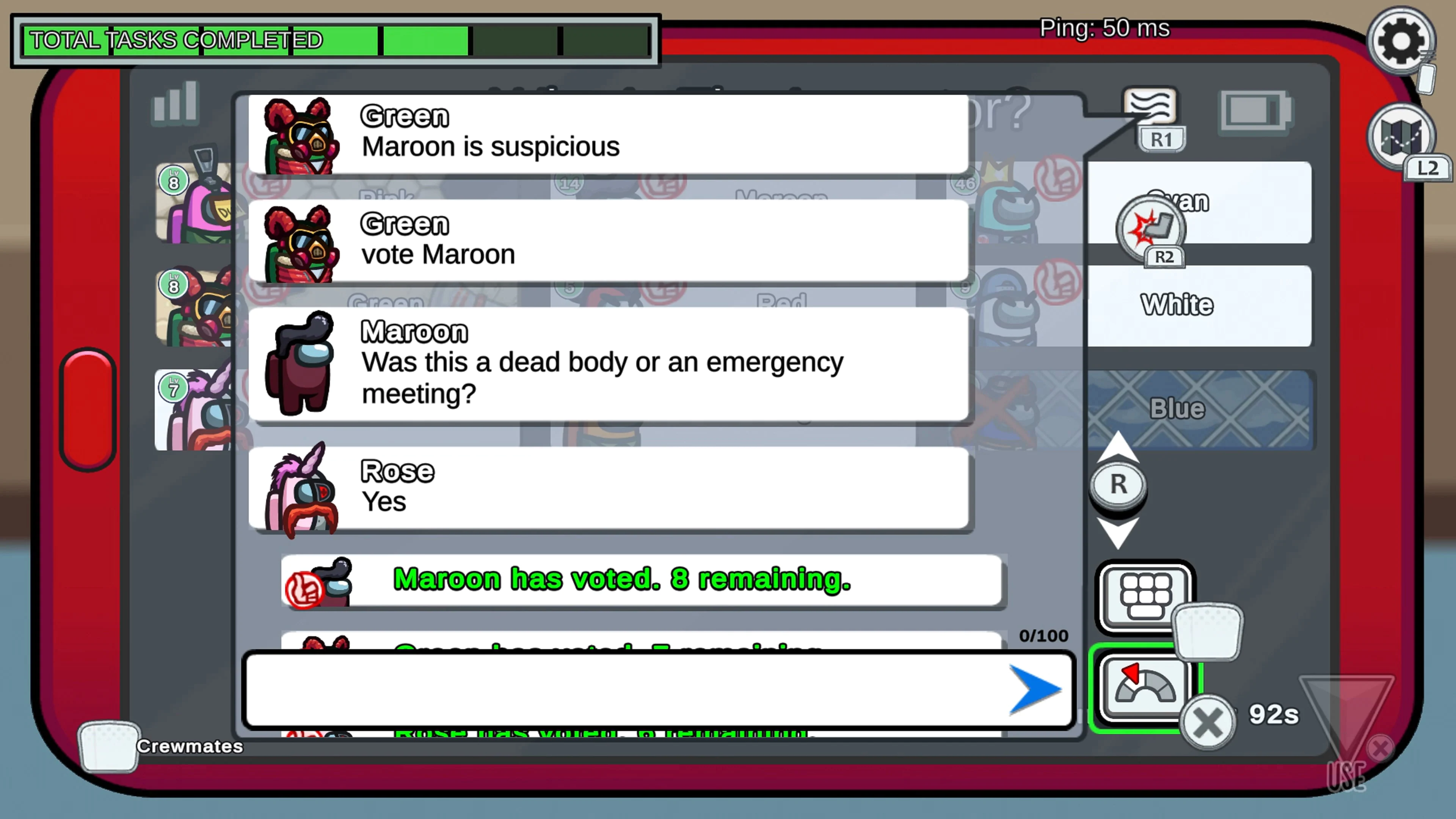Viewport: 1456px width, 819px height.
Task: Click the battery indicator icon
Action: pos(1254,111)
